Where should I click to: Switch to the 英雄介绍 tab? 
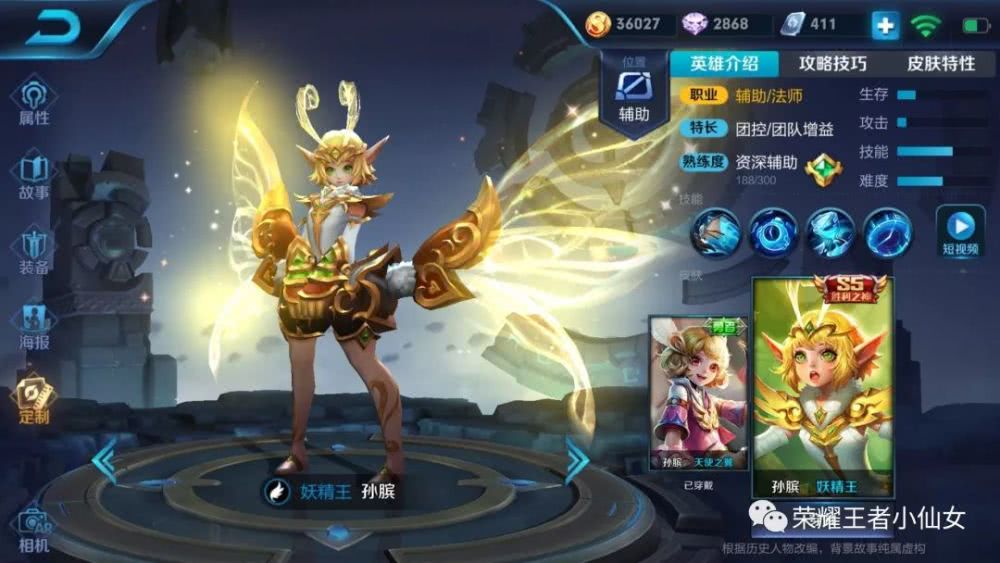723,63
